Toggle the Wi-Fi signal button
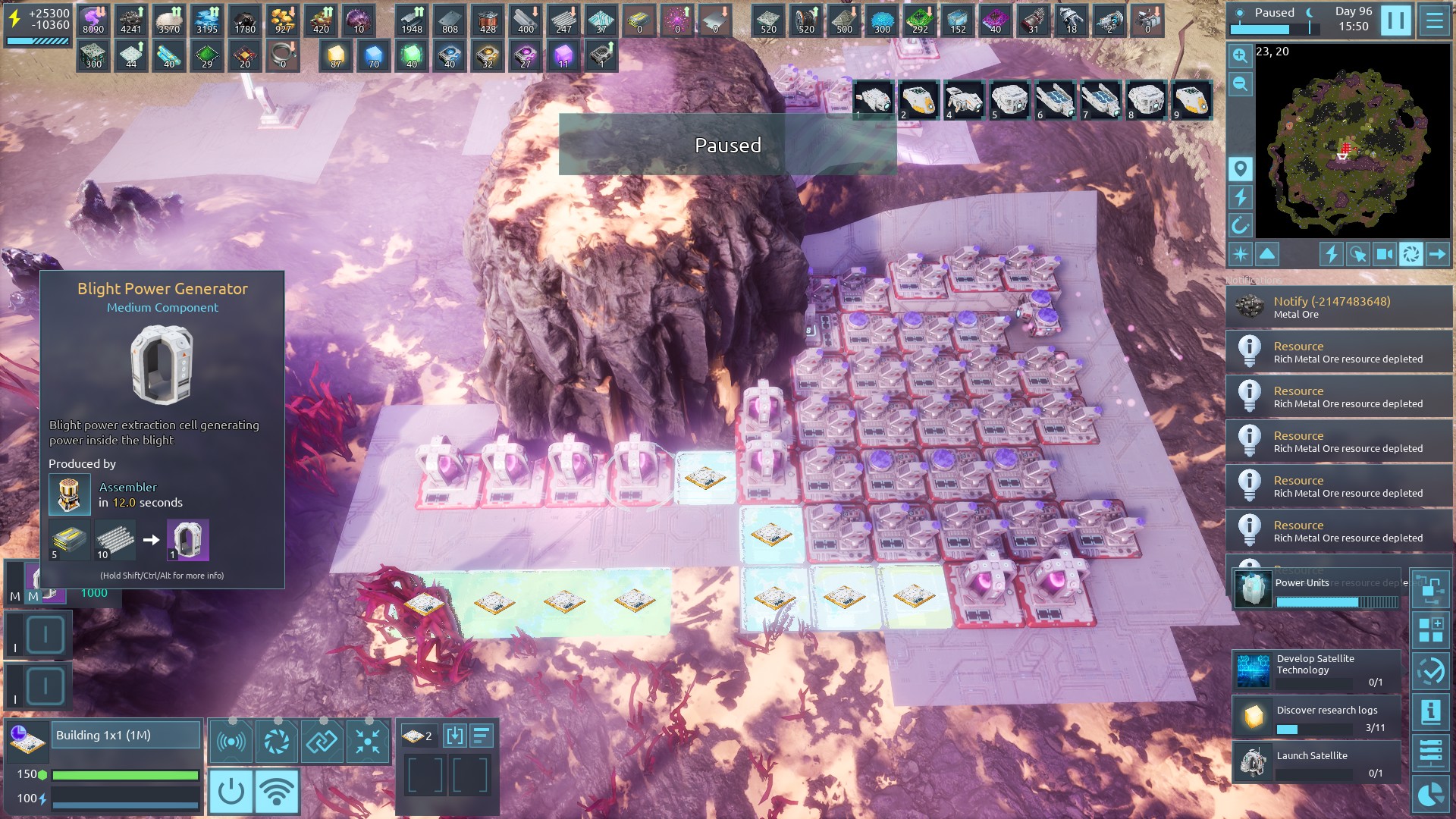The height and width of the screenshot is (819, 1456). pyautogui.click(x=277, y=791)
